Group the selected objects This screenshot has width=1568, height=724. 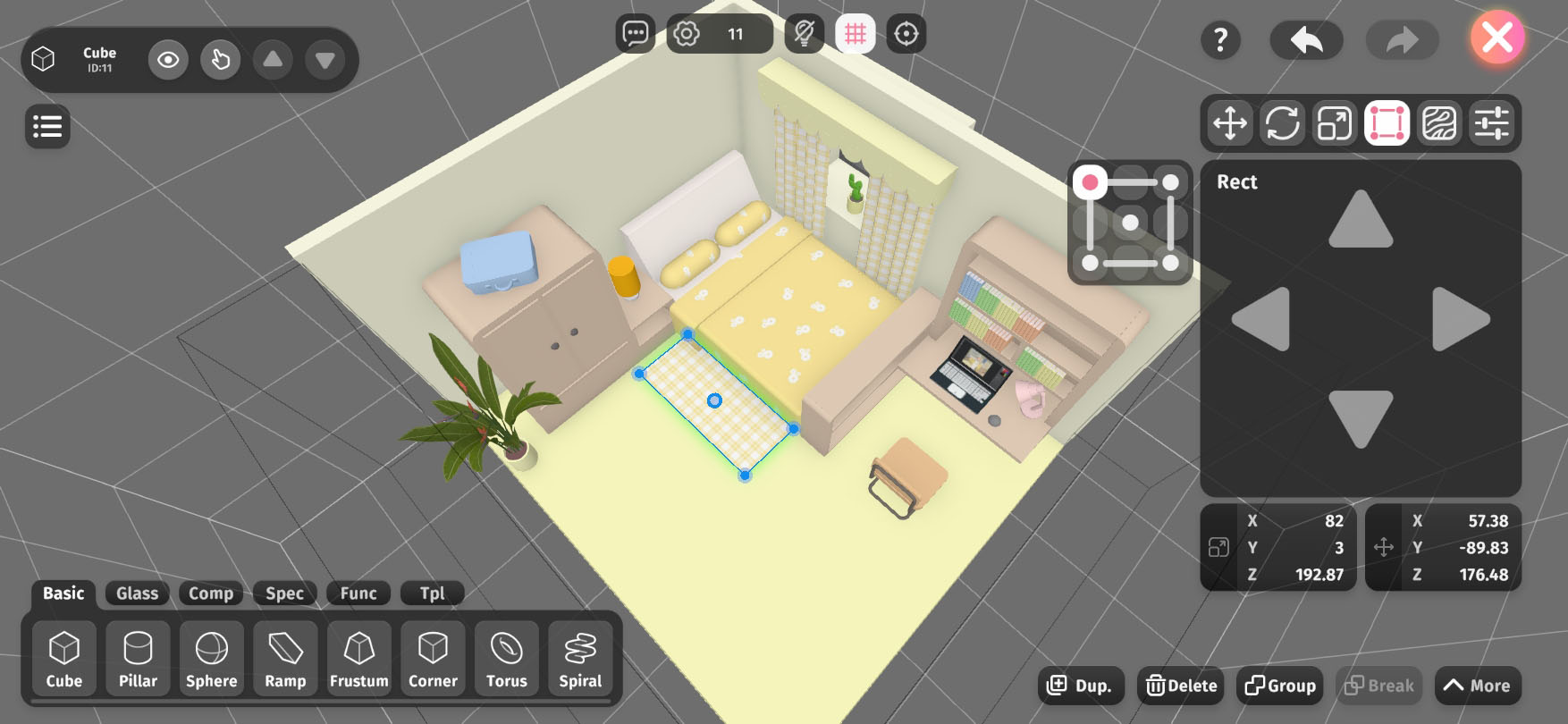tap(1280, 686)
